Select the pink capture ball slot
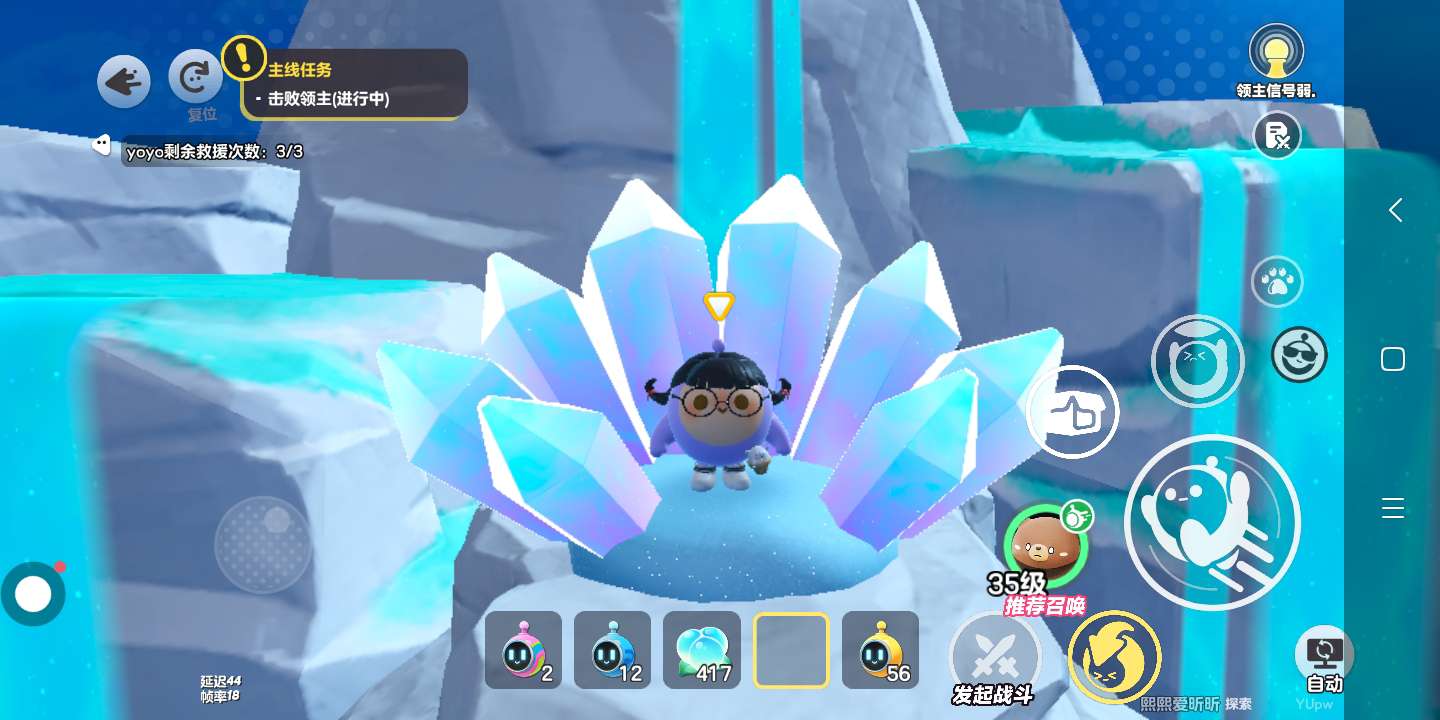This screenshot has width=1440, height=720. pos(523,650)
